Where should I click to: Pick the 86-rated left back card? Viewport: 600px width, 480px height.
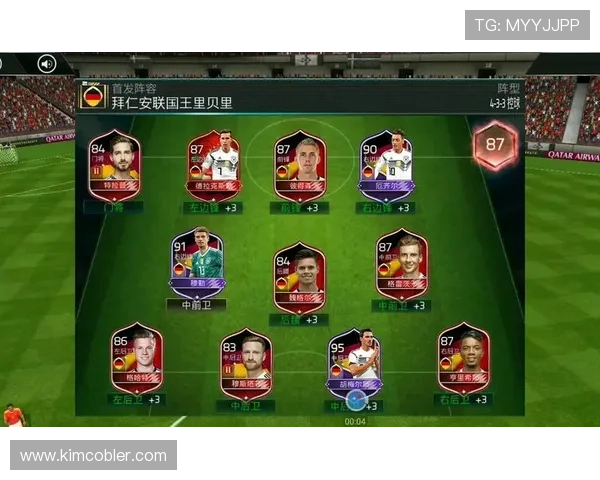tap(137, 356)
